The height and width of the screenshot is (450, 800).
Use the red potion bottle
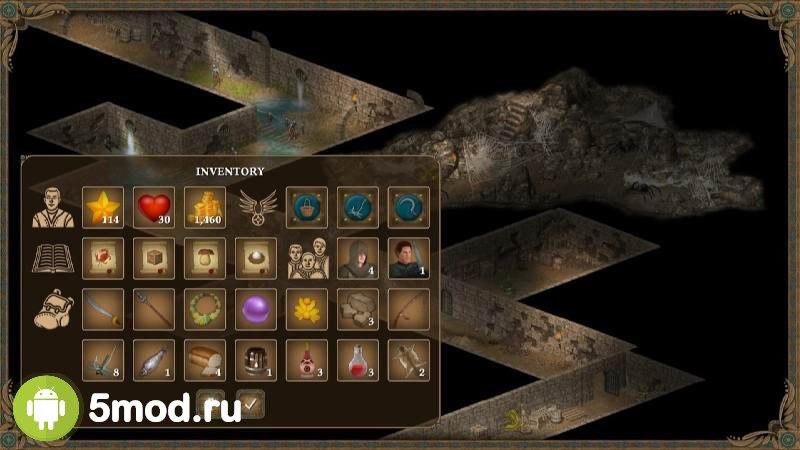click(358, 360)
